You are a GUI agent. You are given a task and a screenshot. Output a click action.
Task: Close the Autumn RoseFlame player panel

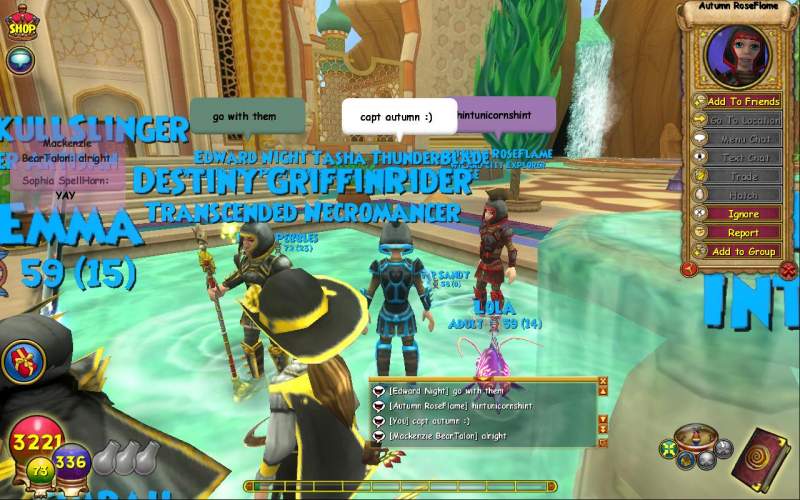coord(787,270)
